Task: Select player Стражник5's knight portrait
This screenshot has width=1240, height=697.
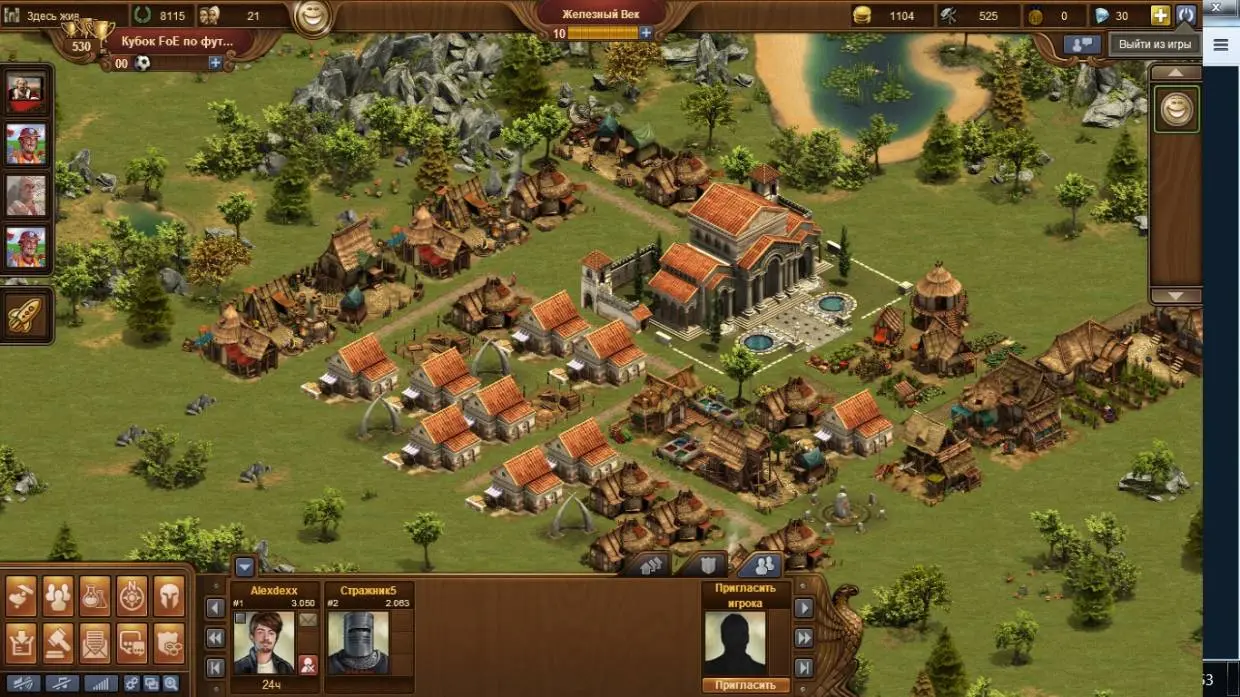Action: tap(358, 642)
